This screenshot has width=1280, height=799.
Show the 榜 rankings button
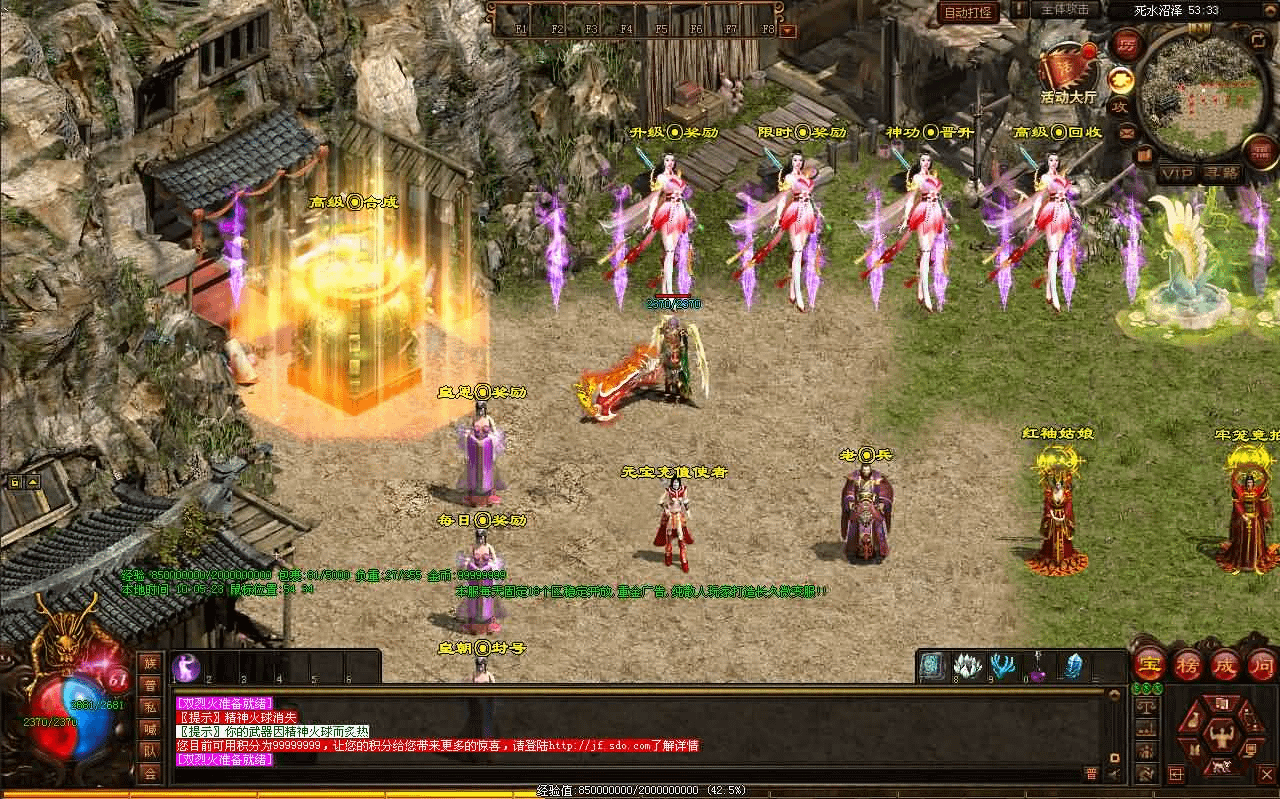(1187, 664)
